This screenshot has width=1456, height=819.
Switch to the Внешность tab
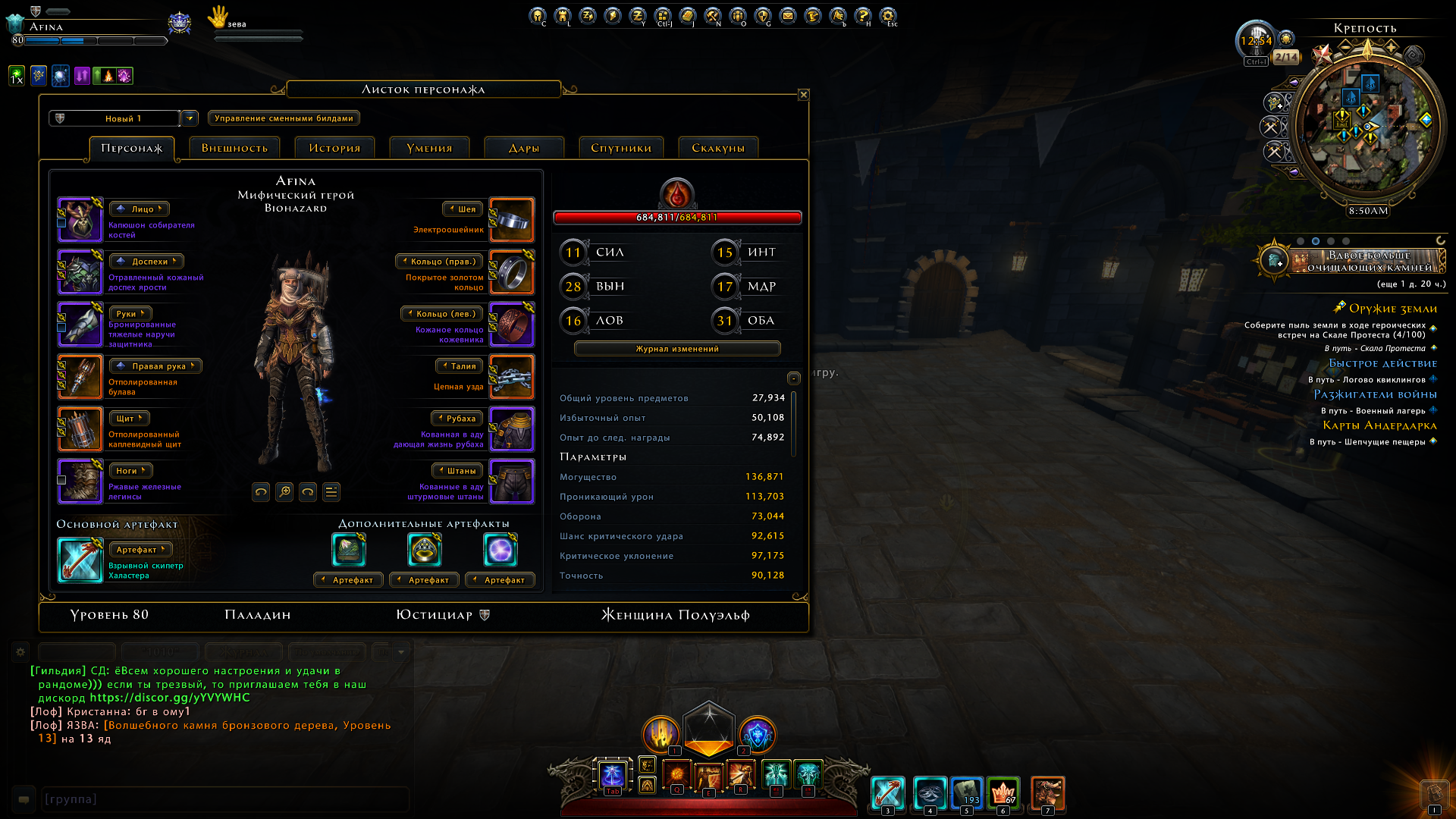pos(234,148)
